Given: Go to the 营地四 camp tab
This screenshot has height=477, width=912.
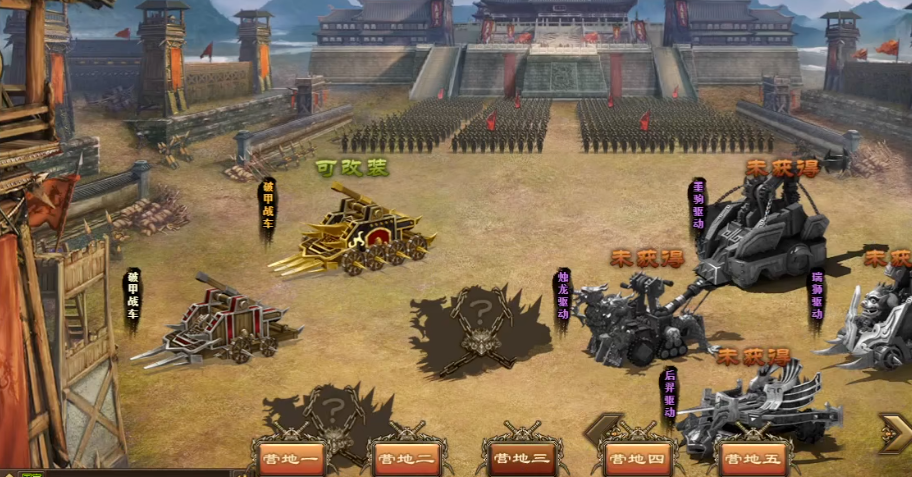Looking at the screenshot, I should pyautogui.click(x=637, y=460).
